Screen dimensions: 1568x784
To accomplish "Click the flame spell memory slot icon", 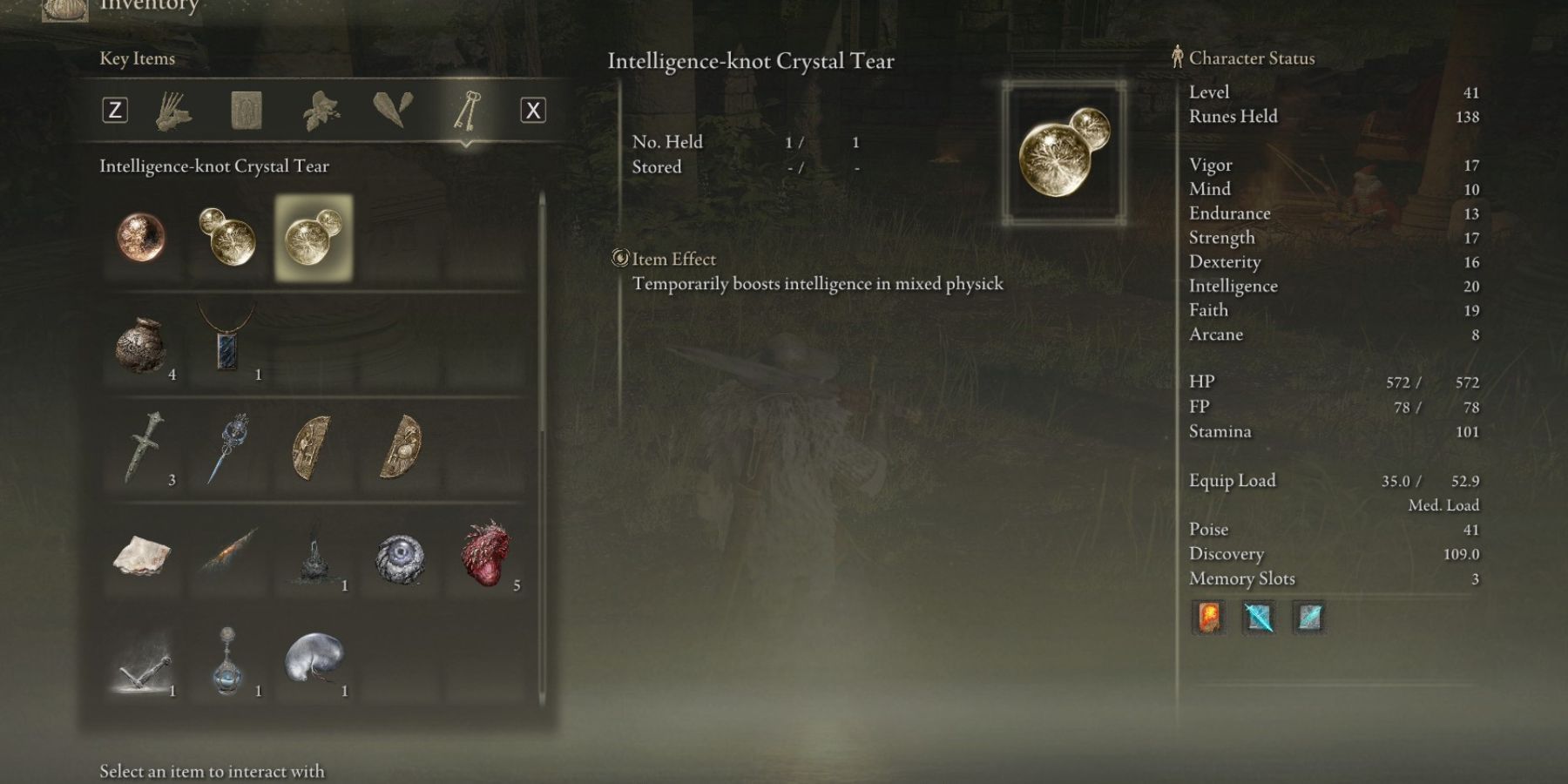I will [x=1208, y=618].
